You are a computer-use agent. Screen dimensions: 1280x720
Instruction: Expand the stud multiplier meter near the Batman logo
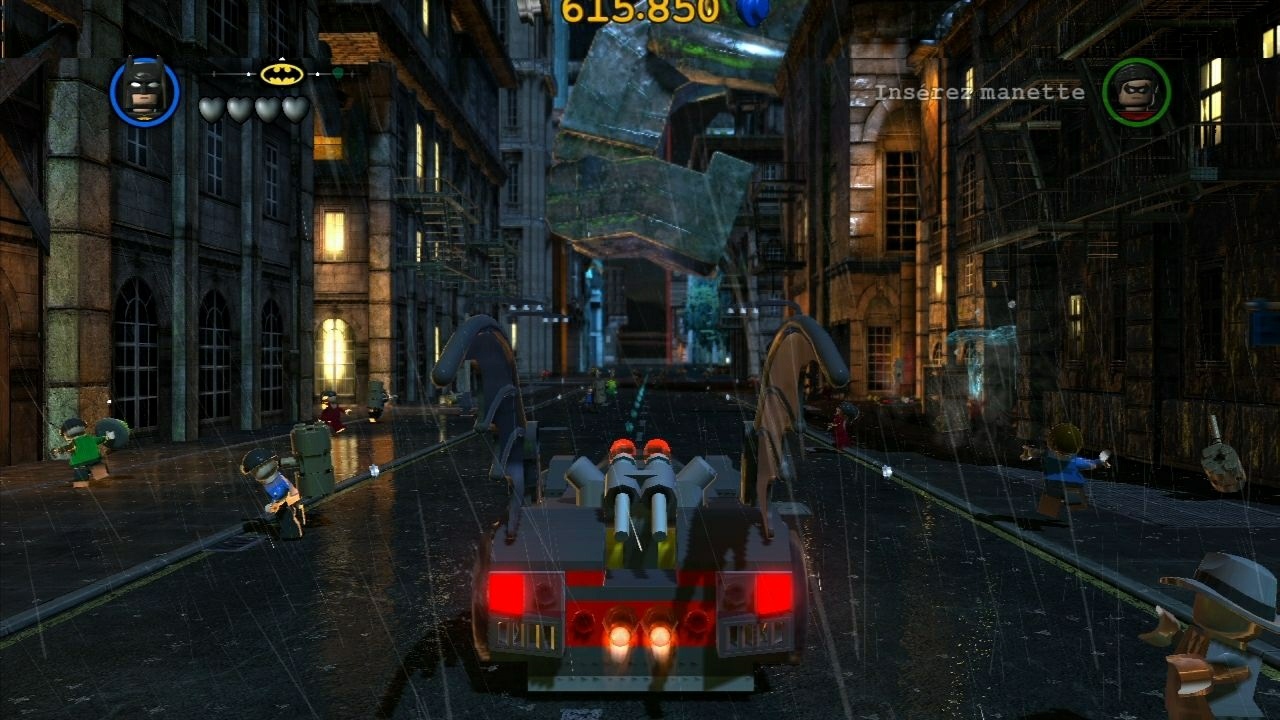[282, 76]
